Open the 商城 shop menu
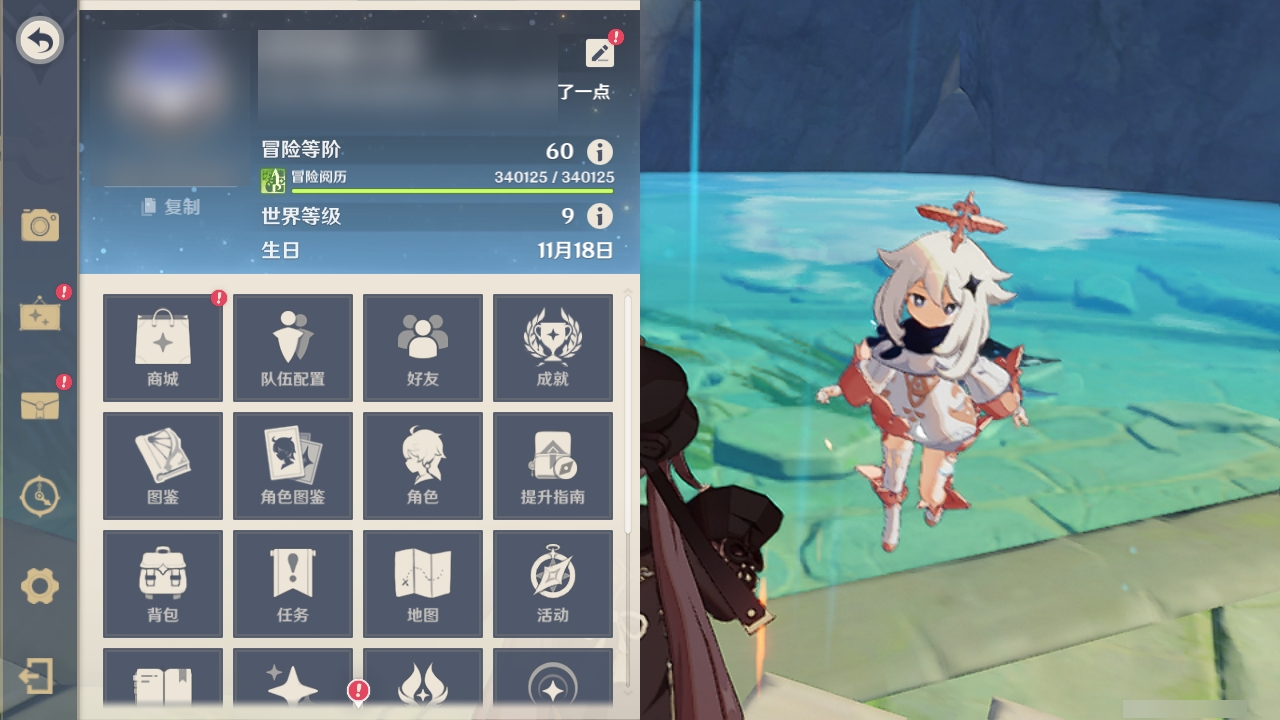The image size is (1280, 720). point(162,347)
